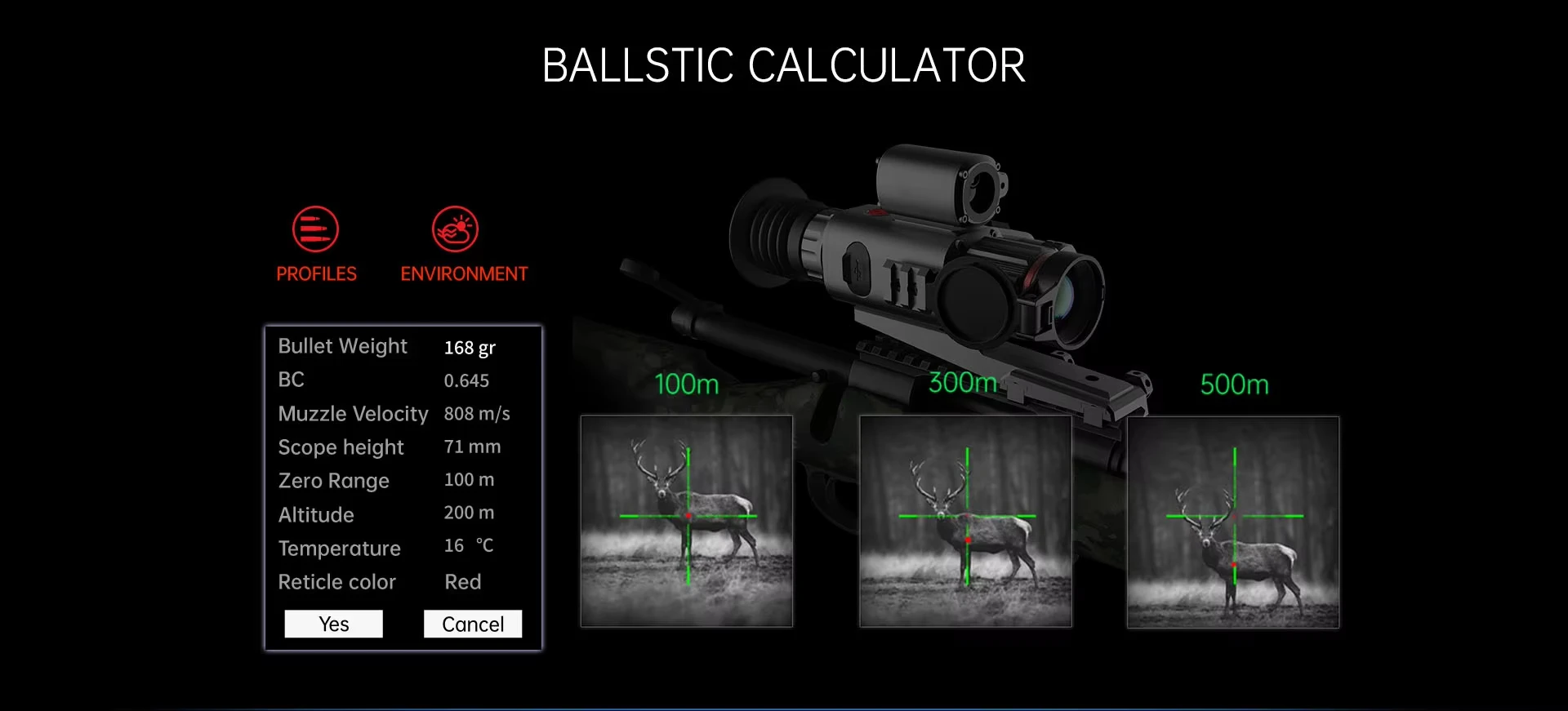This screenshot has width=1568, height=711.
Task: Edit the Bullet Weight value 168 gr
Action: coord(470,347)
